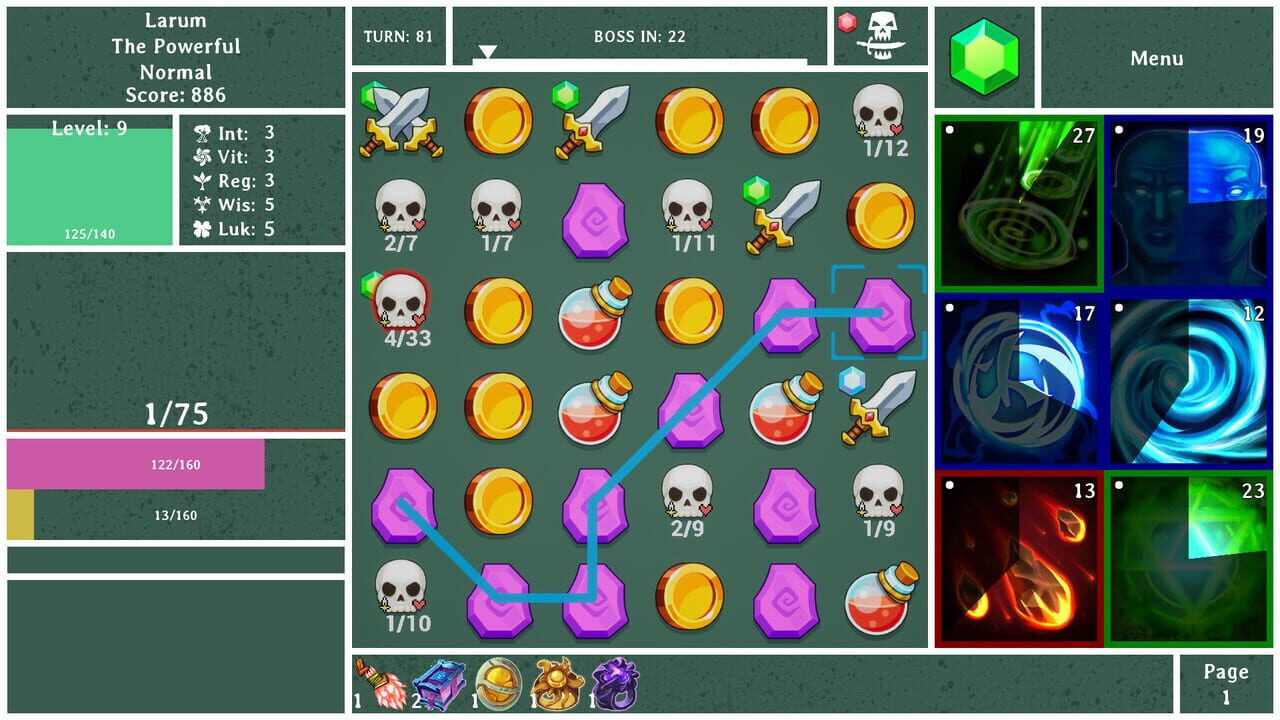Click the BOSS IN: 22 progress bar
1280x720 pixels.
coord(640,35)
